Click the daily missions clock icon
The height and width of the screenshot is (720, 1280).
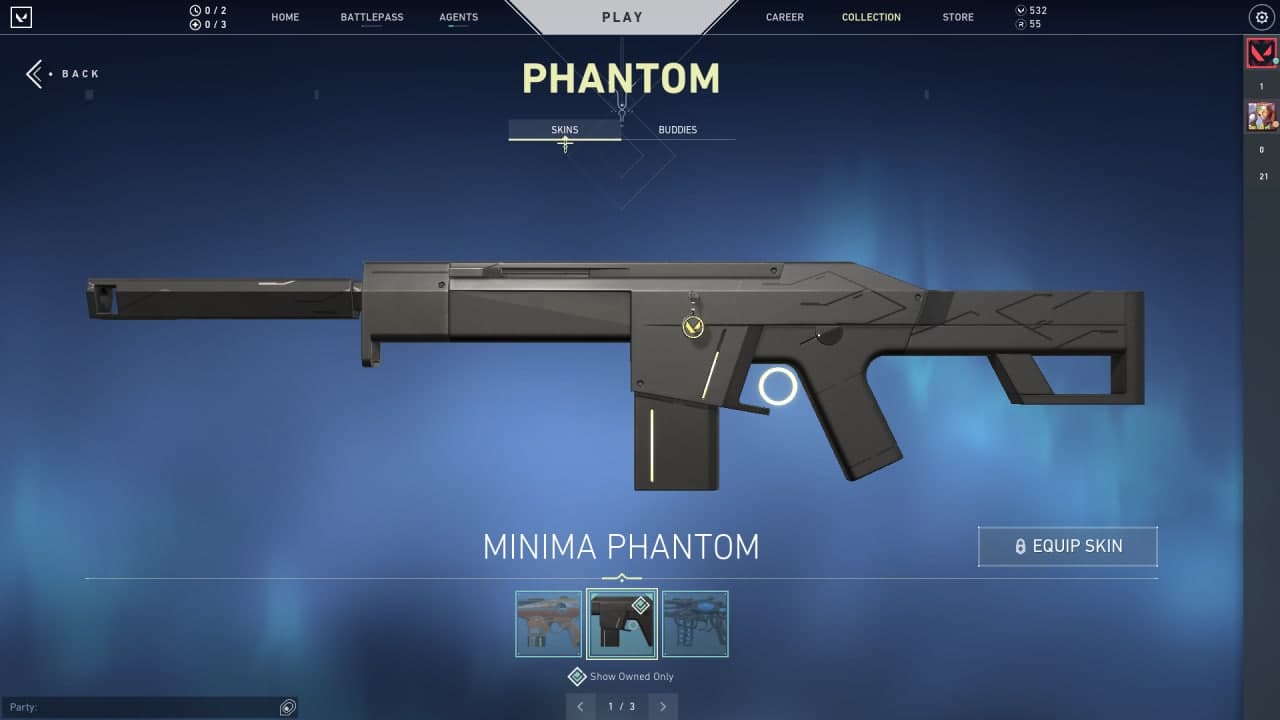click(194, 10)
